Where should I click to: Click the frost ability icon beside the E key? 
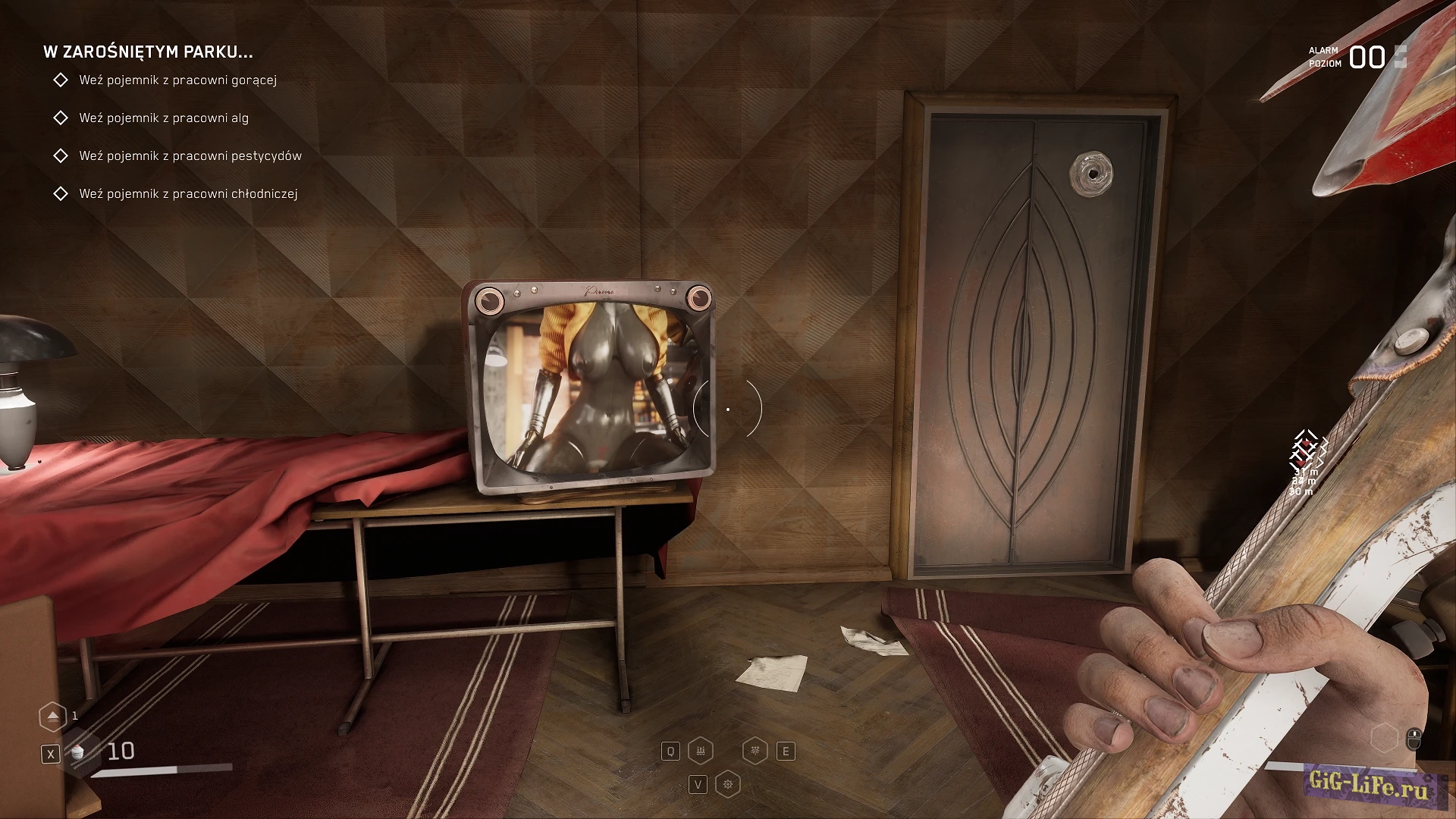coord(755,751)
